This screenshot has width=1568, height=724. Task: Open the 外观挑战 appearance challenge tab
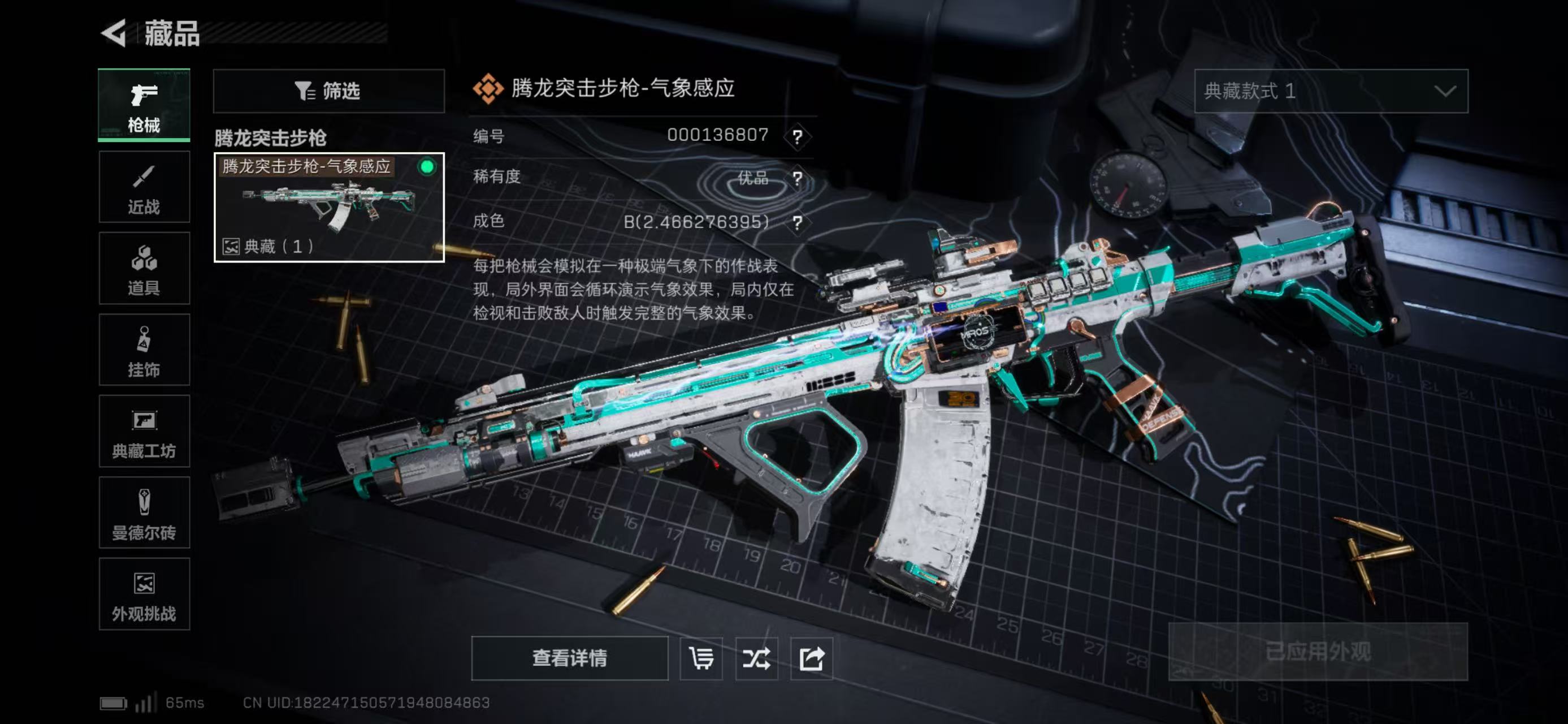[x=144, y=594]
